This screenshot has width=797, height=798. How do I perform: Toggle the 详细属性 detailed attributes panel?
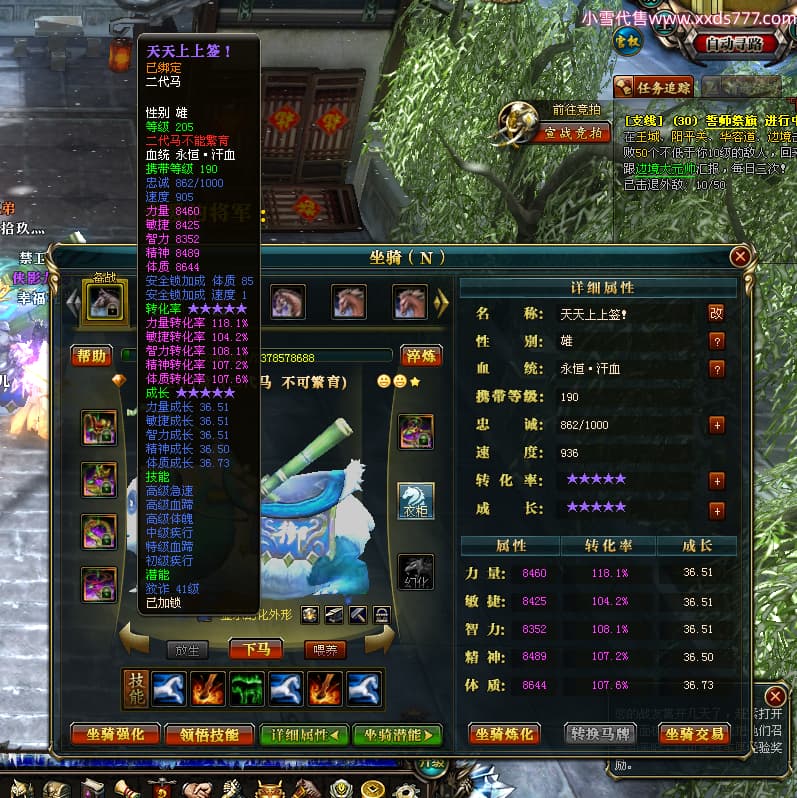coord(303,734)
